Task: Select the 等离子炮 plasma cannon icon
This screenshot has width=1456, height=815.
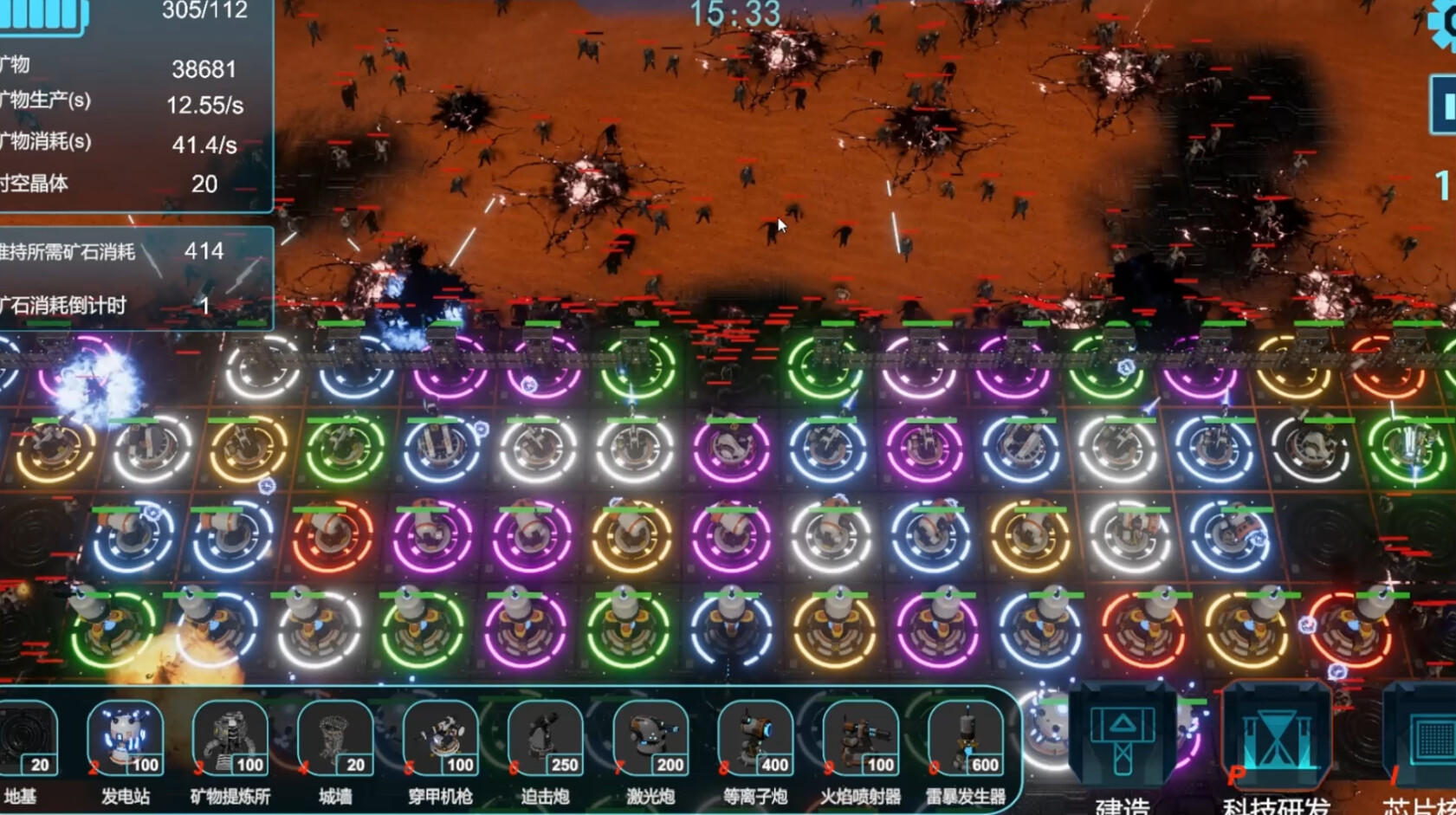Action: 756,741
